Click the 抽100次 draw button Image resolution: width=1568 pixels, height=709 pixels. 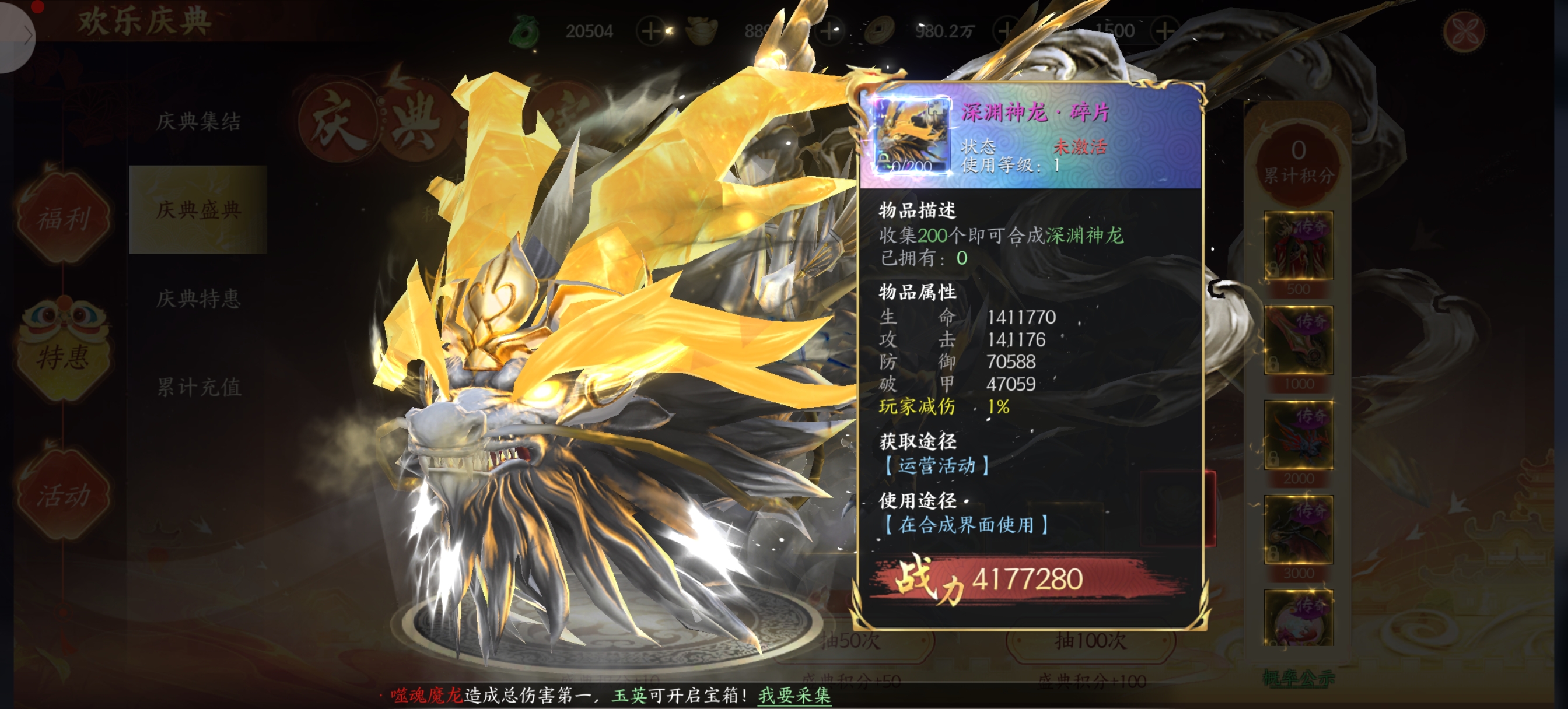pyautogui.click(x=1090, y=640)
